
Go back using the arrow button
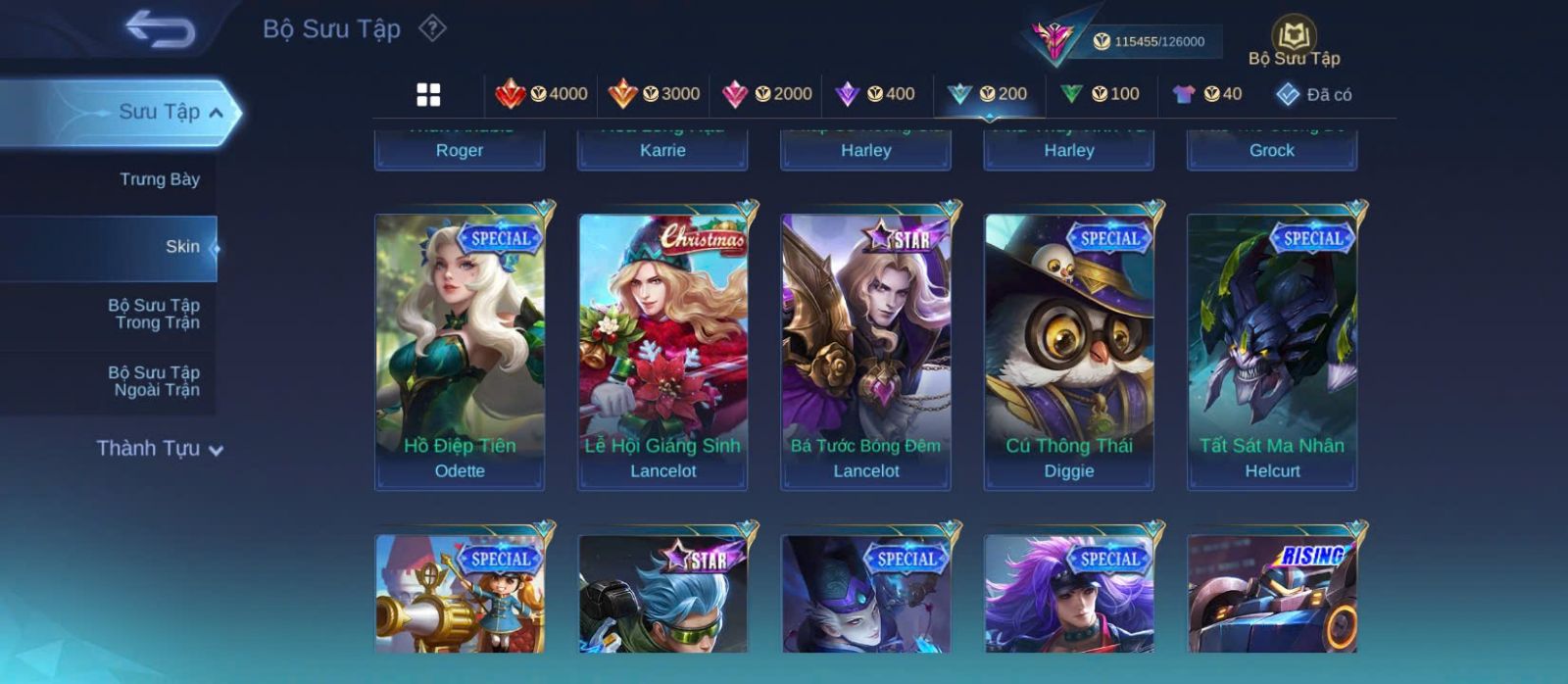tap(160, 28)
